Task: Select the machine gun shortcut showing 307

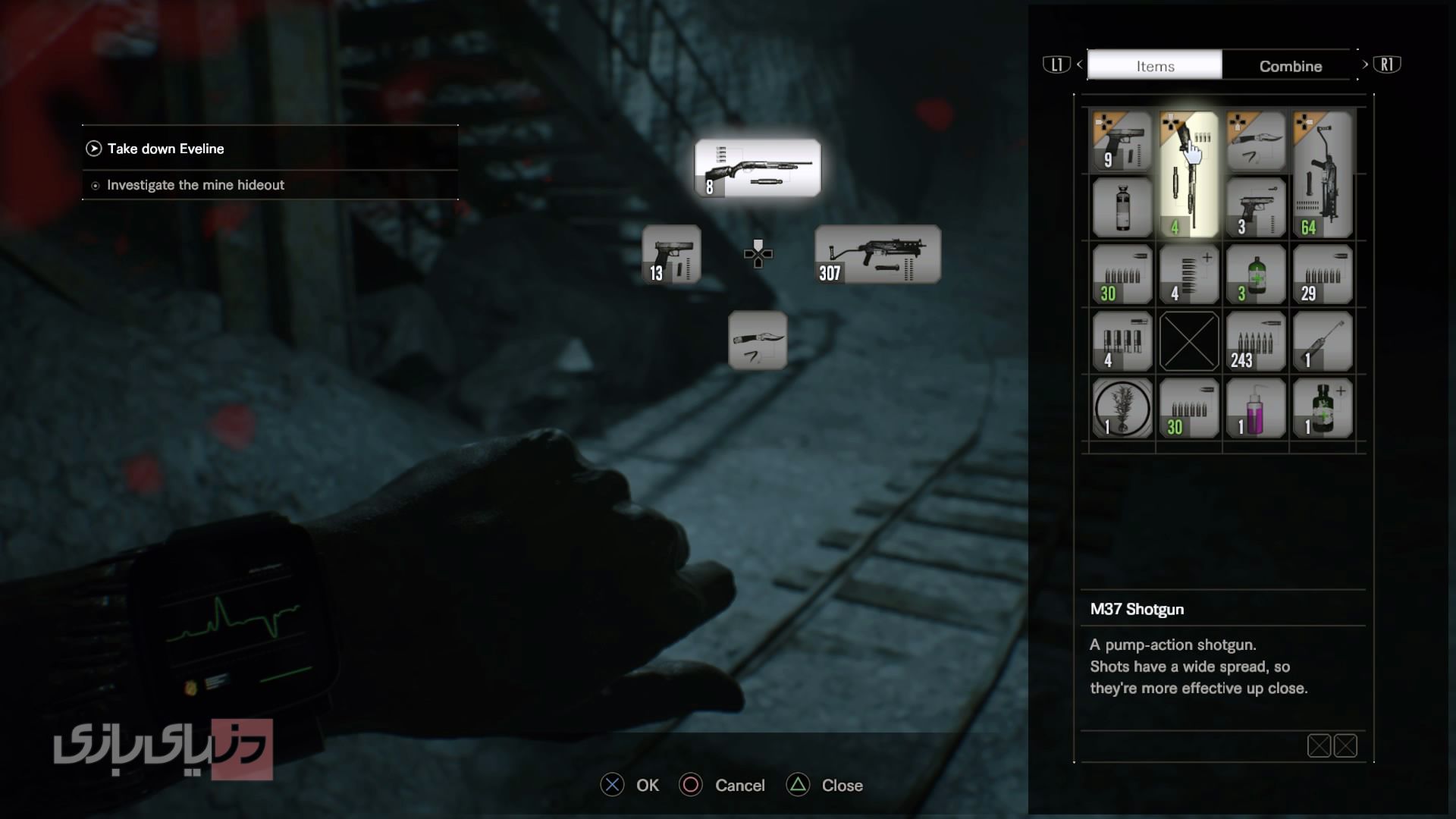Action: tap(877, 254)
